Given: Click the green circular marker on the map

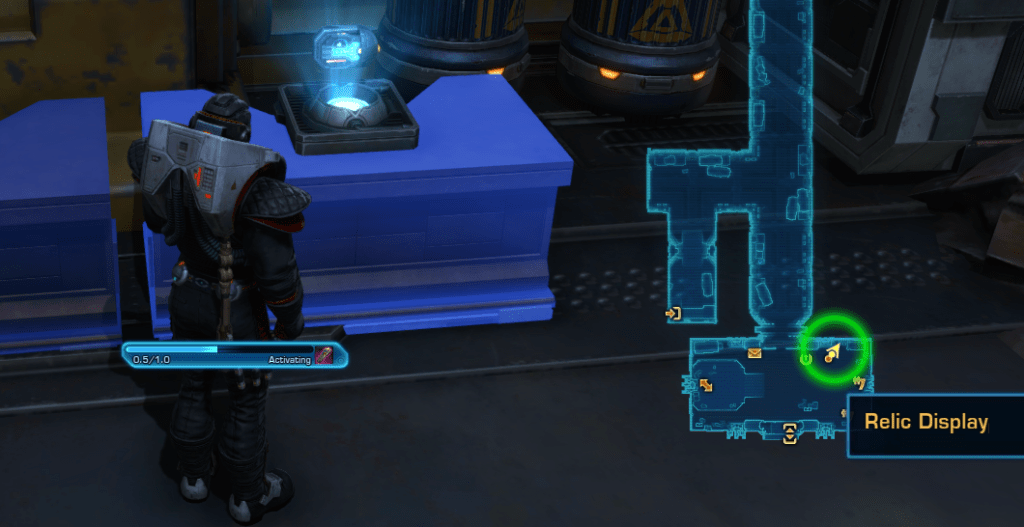Looking at the screenshot, I should tap(806, 359).
